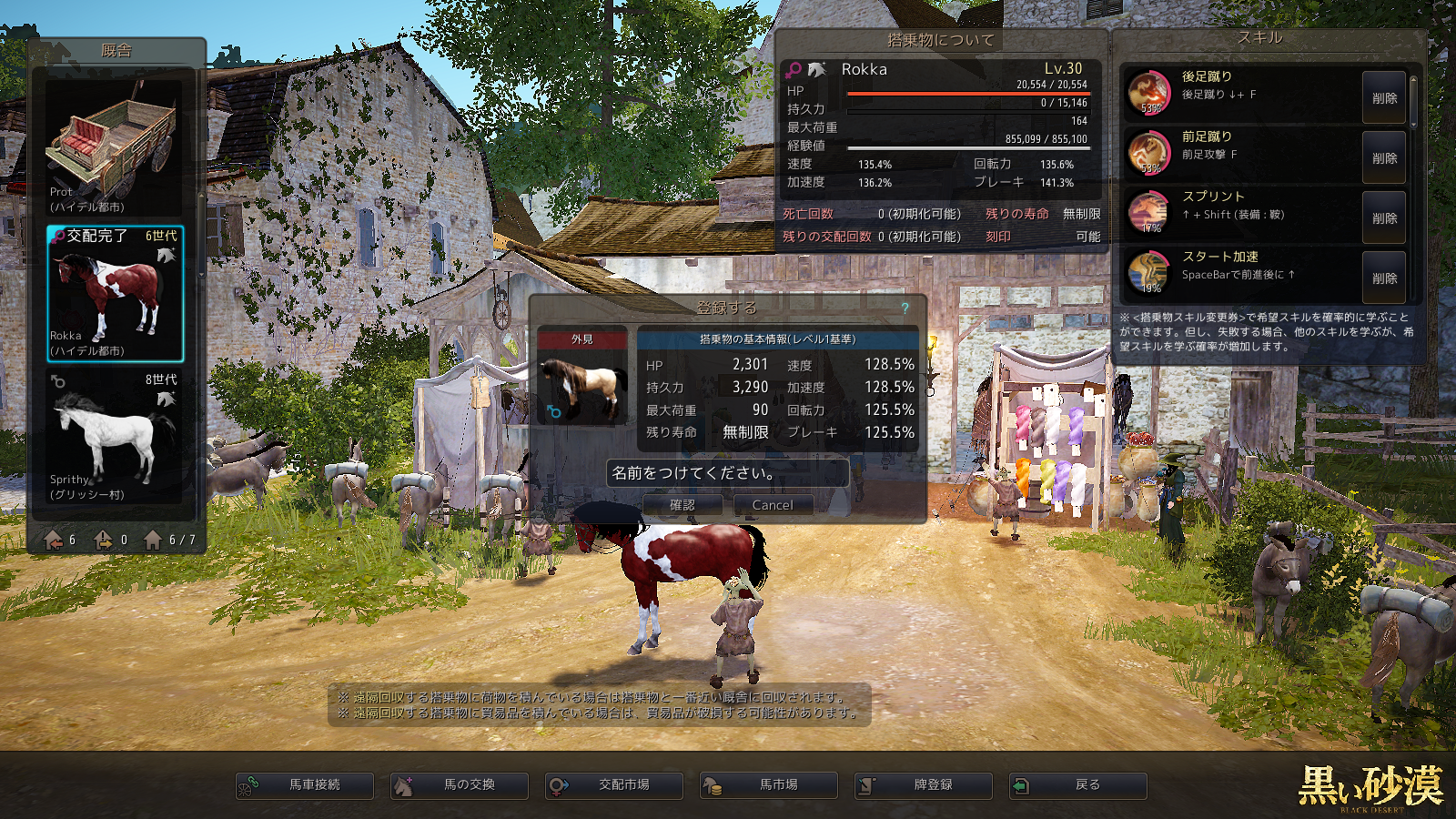Open the 馬の交換 horse exchange
The width and height of the screenshot is (1456, 819).
460,785
